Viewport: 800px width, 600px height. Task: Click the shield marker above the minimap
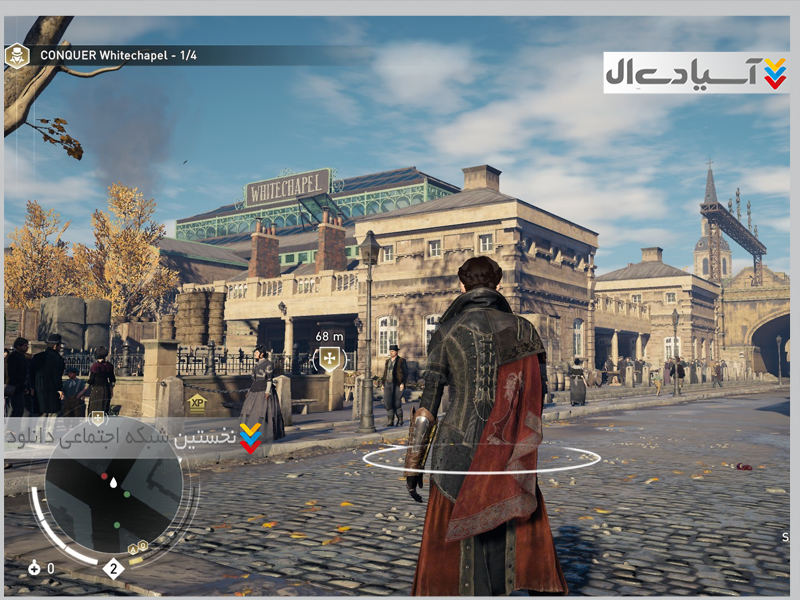point(98,419)
